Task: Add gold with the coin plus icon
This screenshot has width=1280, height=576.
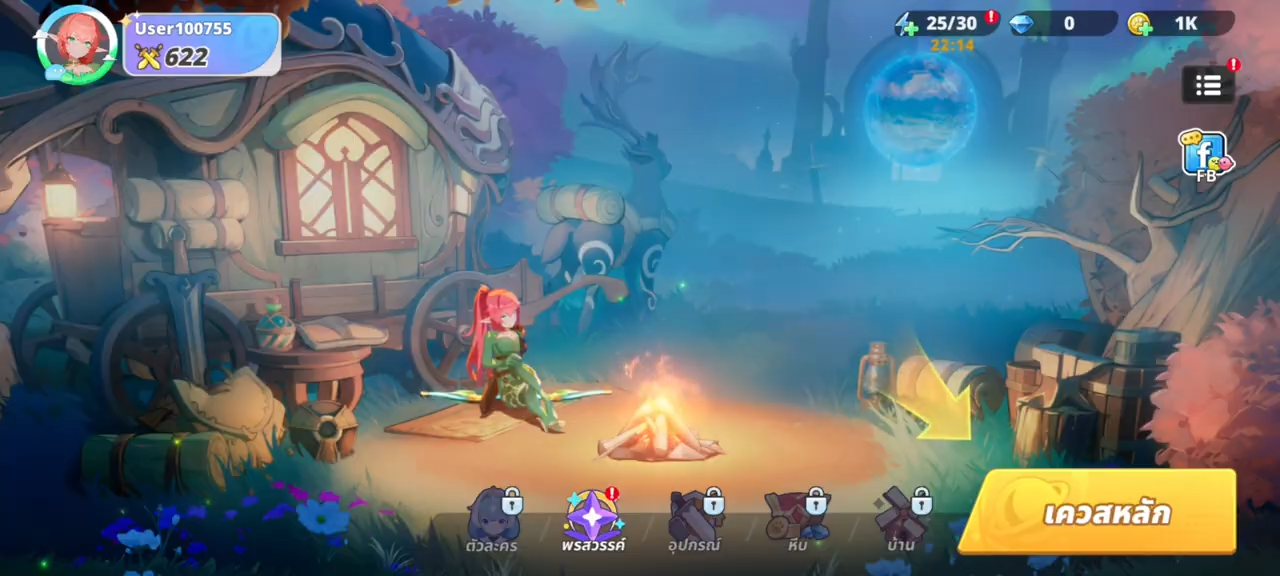Action: (x=1139, y=24)
